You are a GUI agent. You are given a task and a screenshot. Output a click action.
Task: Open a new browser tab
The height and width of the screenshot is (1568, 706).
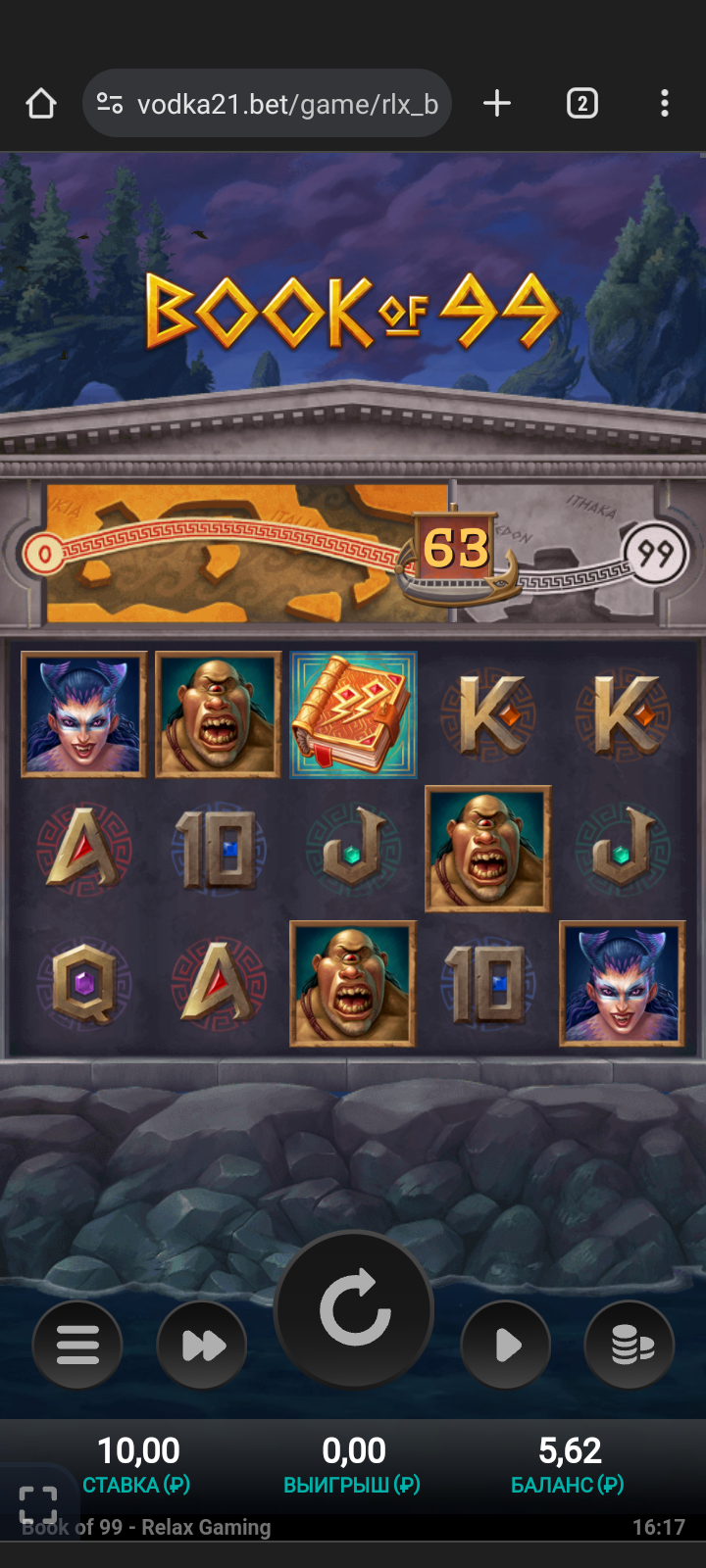click(497, 104)
